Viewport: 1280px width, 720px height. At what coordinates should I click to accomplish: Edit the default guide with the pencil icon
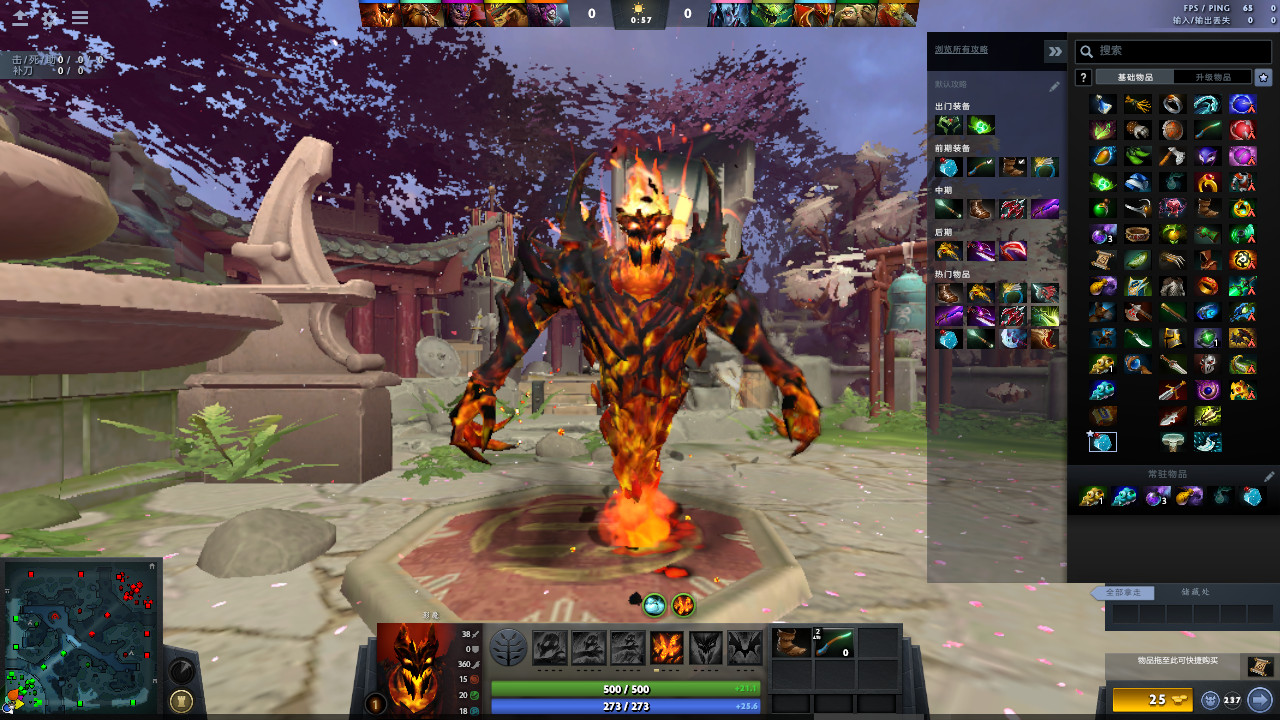click(x=1054, y=87)
